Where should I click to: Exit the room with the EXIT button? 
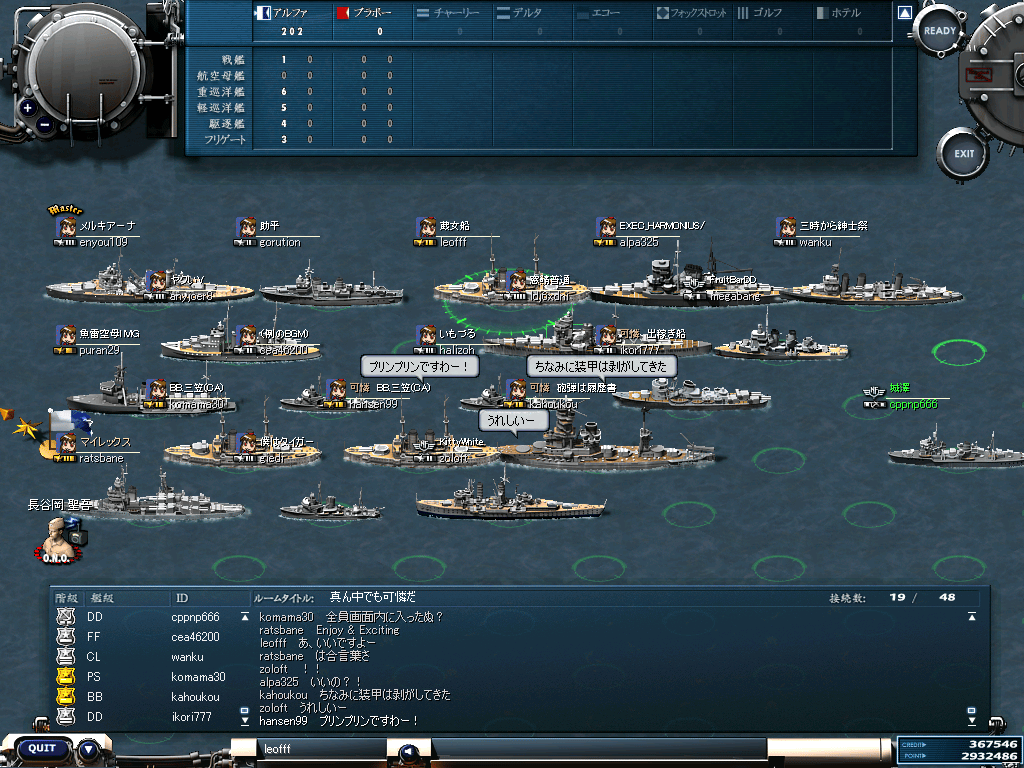pos(963,154)
